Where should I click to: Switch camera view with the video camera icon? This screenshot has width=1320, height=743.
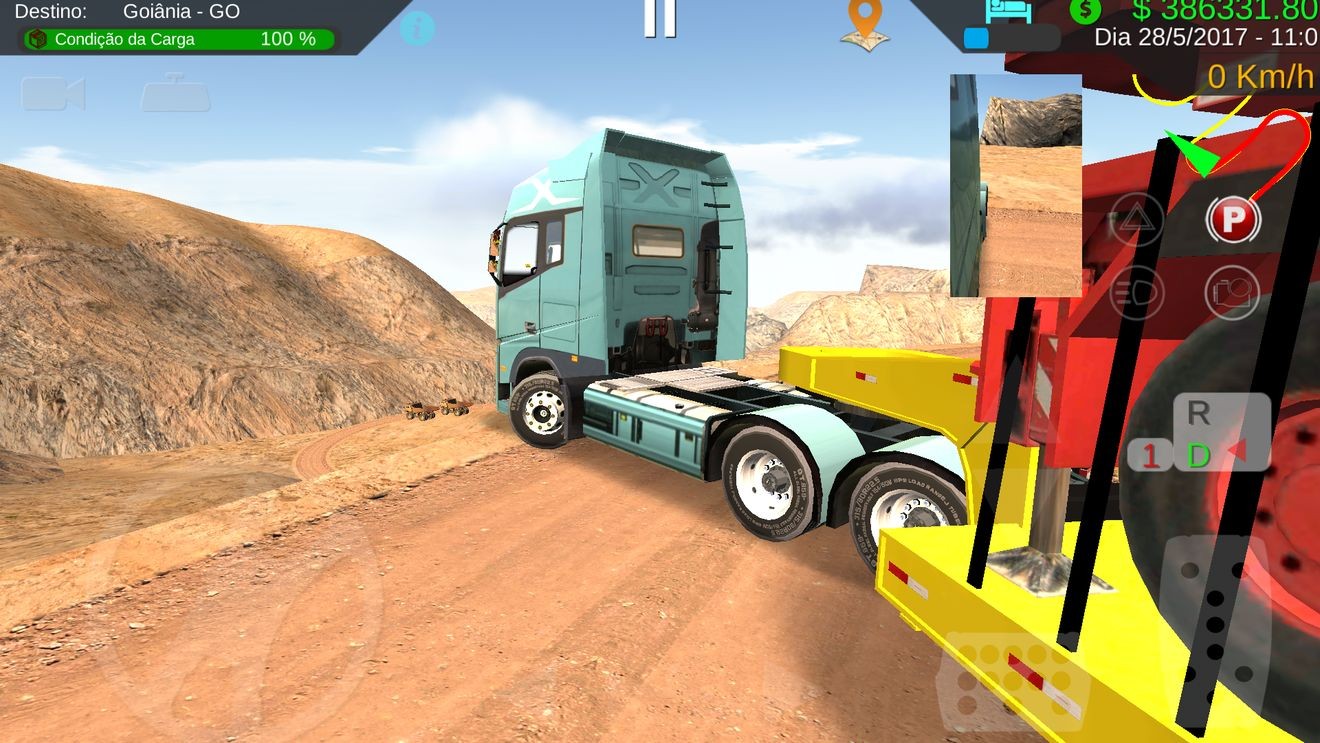[x=53, y=94]
